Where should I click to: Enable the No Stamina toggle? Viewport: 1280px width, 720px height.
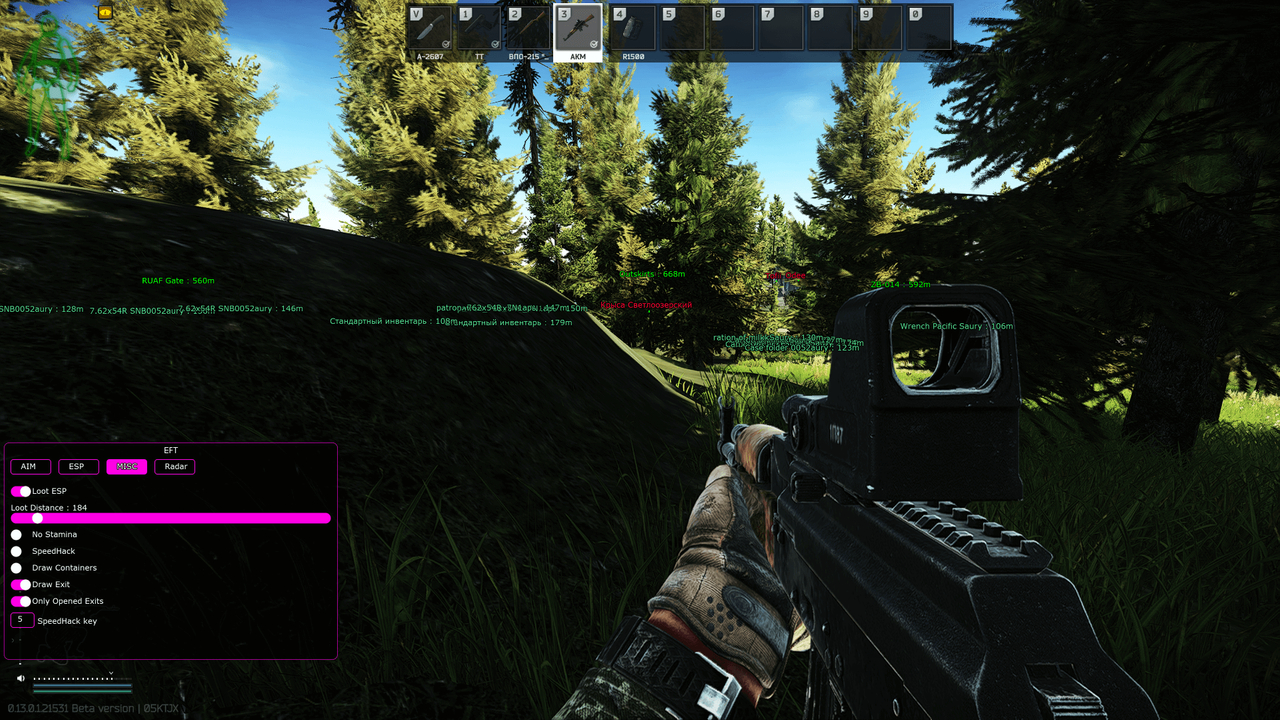coord(16,534)
